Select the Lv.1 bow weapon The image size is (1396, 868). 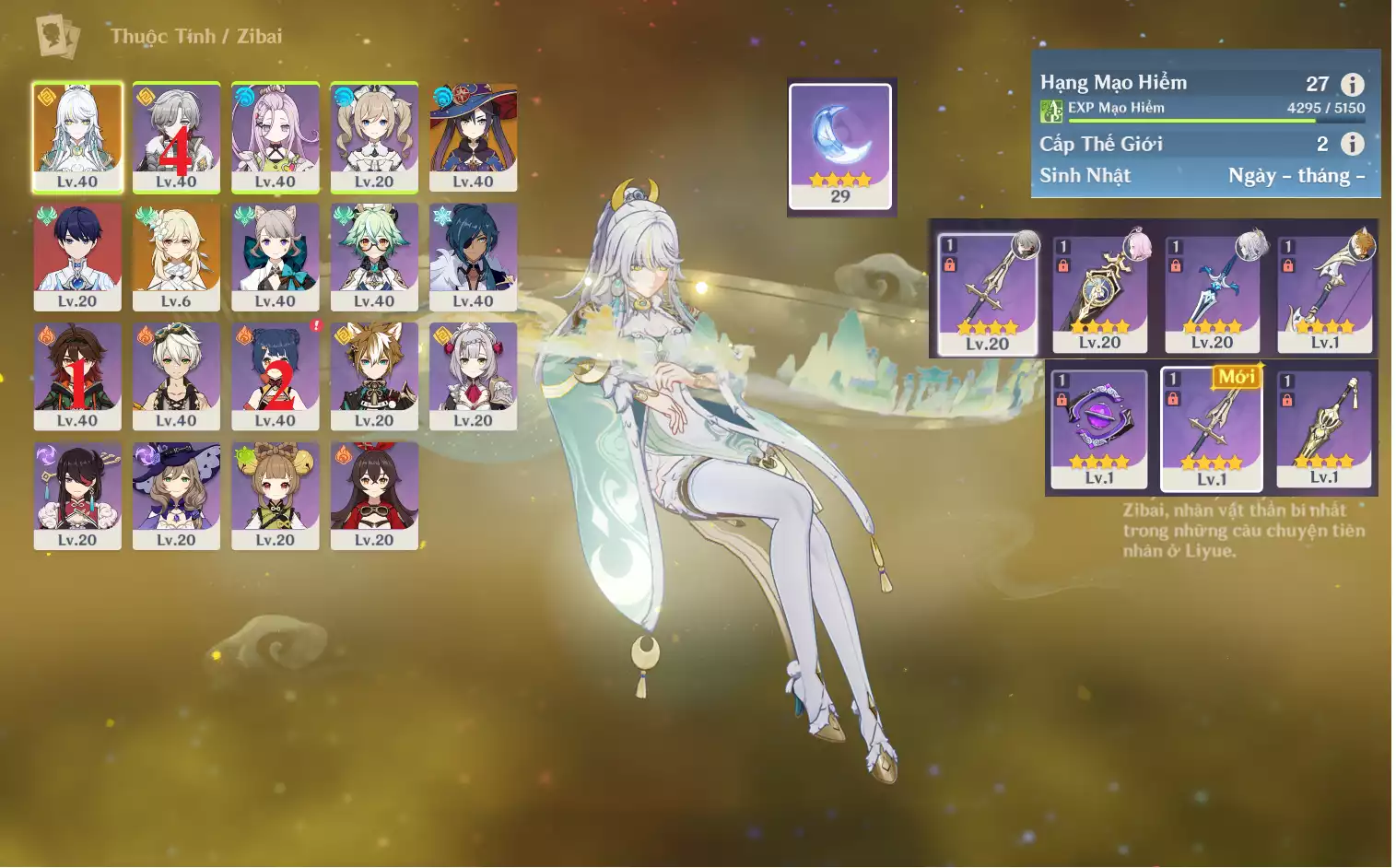[x=1324, y=294]
